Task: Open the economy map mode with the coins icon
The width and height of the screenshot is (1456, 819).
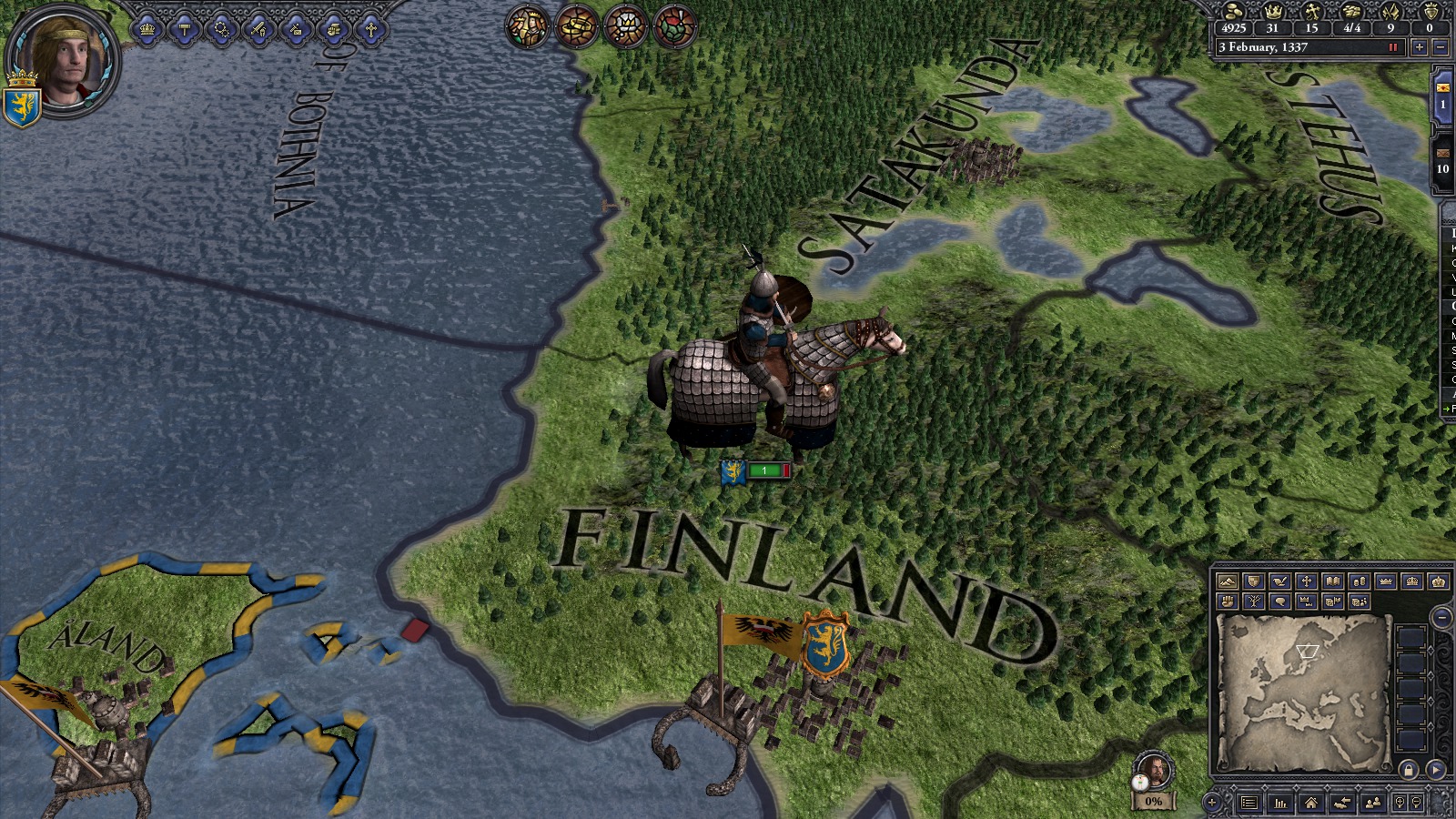Action: [x=1358, y=581]
